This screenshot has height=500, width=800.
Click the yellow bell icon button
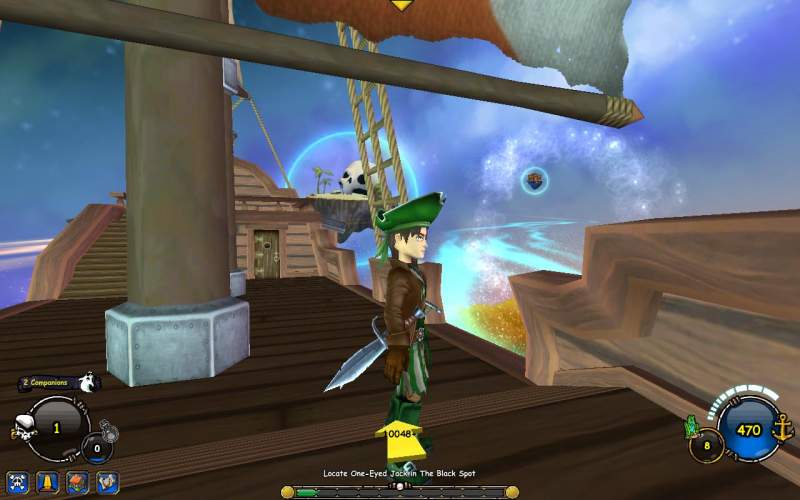pos(46,482)
